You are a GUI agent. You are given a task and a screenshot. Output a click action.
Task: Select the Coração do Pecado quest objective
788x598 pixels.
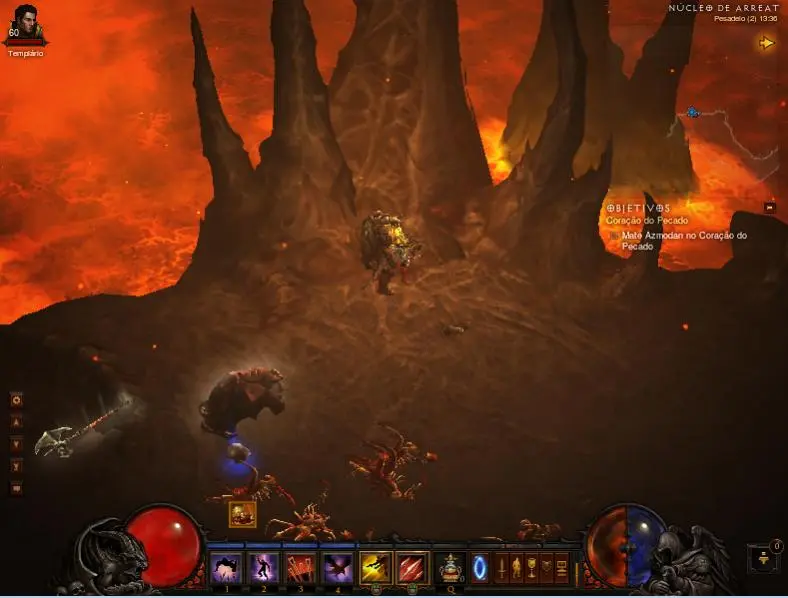(x=644, y=220)
